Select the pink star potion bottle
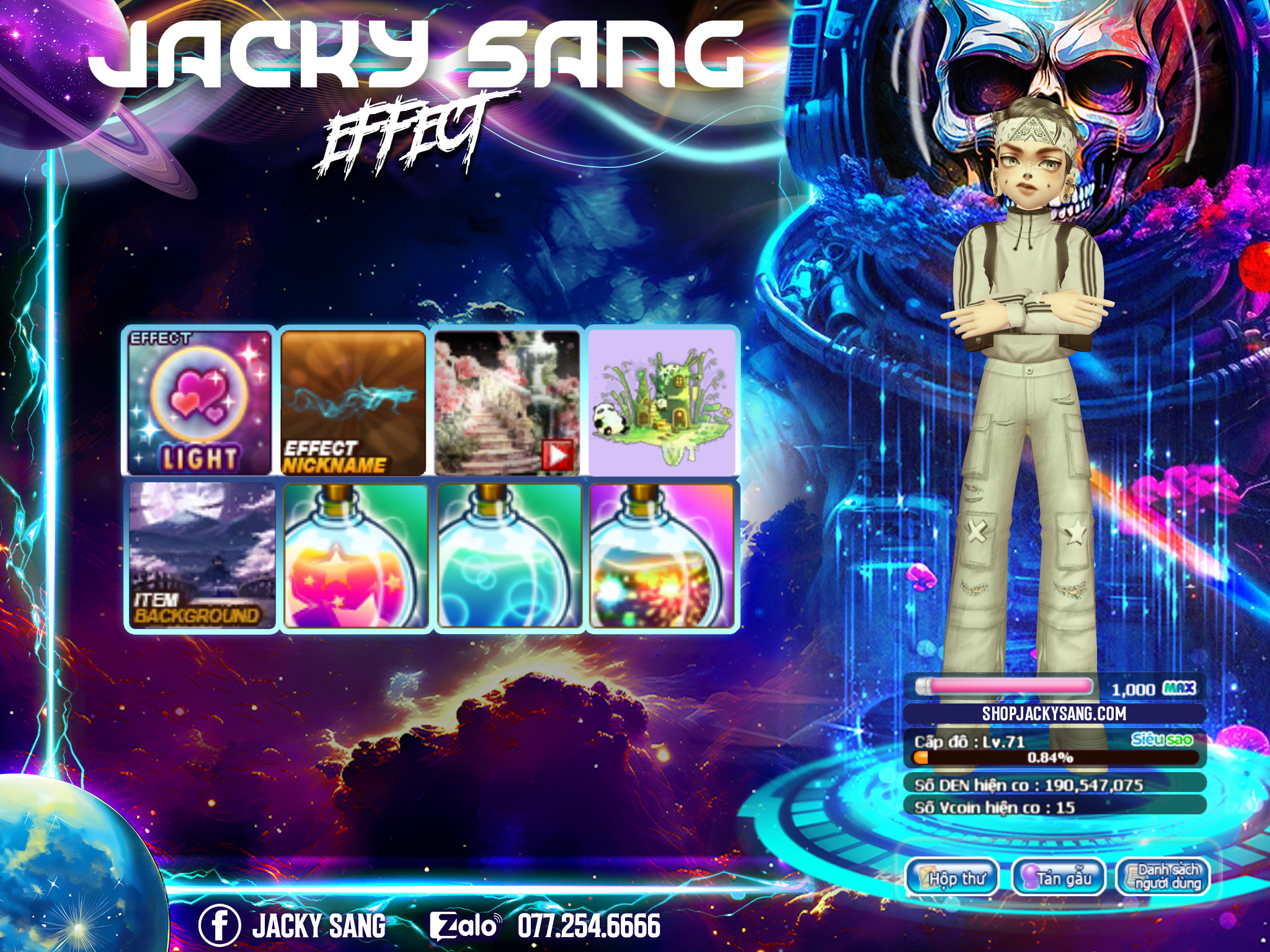 coord(355,556)
